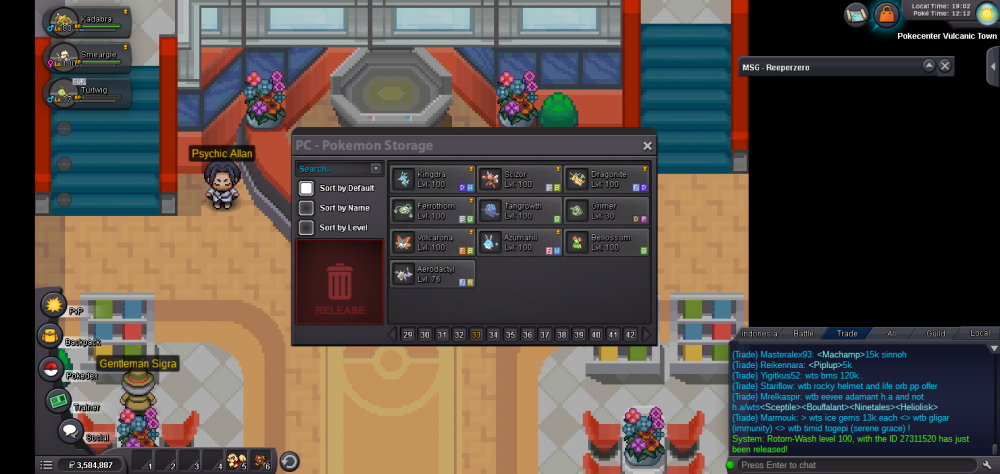Screen dimensions: 1000x474
Task: Pick Dragonite from the PC box
Action: click(x=607, y=179)
